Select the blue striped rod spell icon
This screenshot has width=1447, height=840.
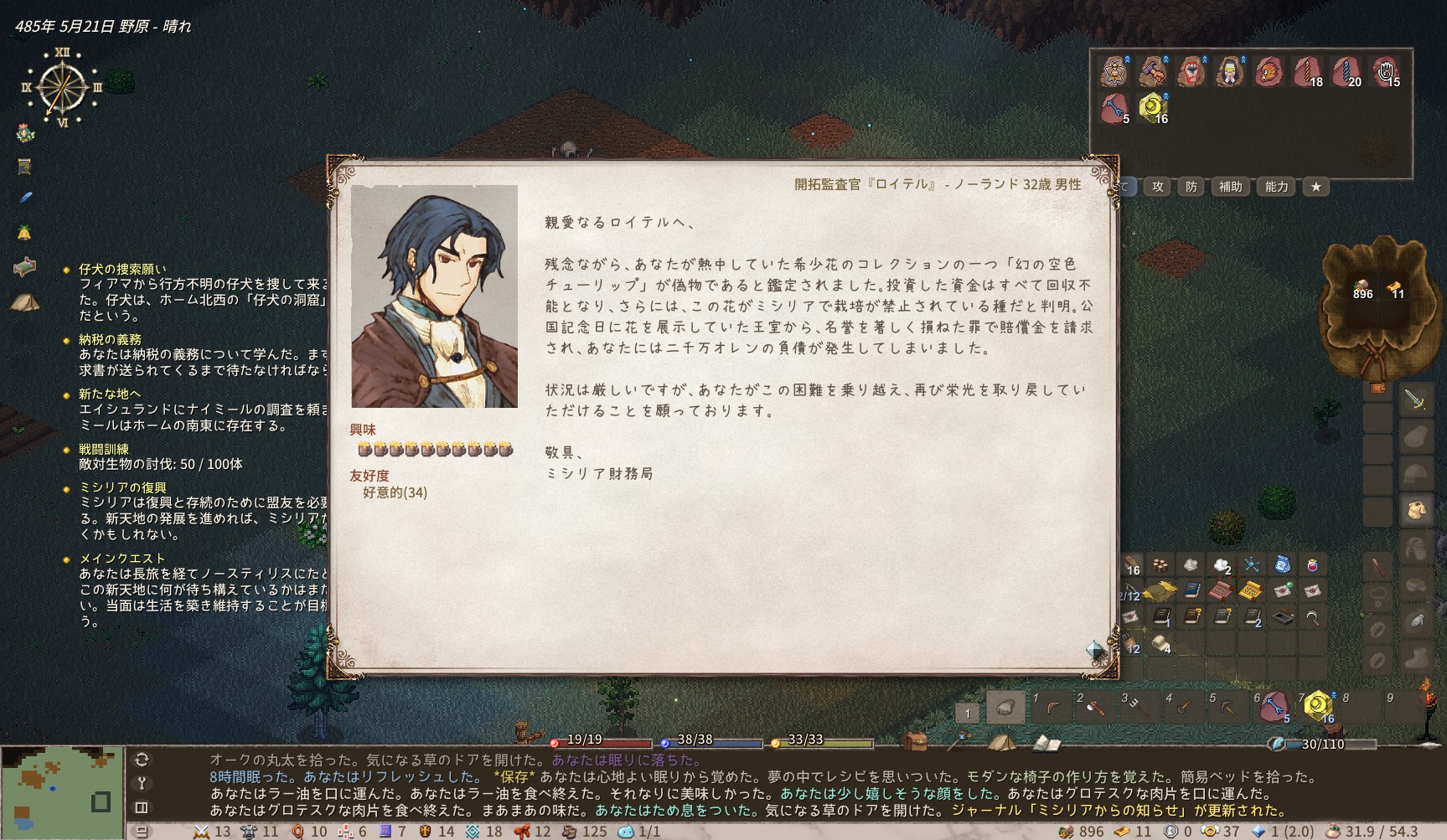1346,72
